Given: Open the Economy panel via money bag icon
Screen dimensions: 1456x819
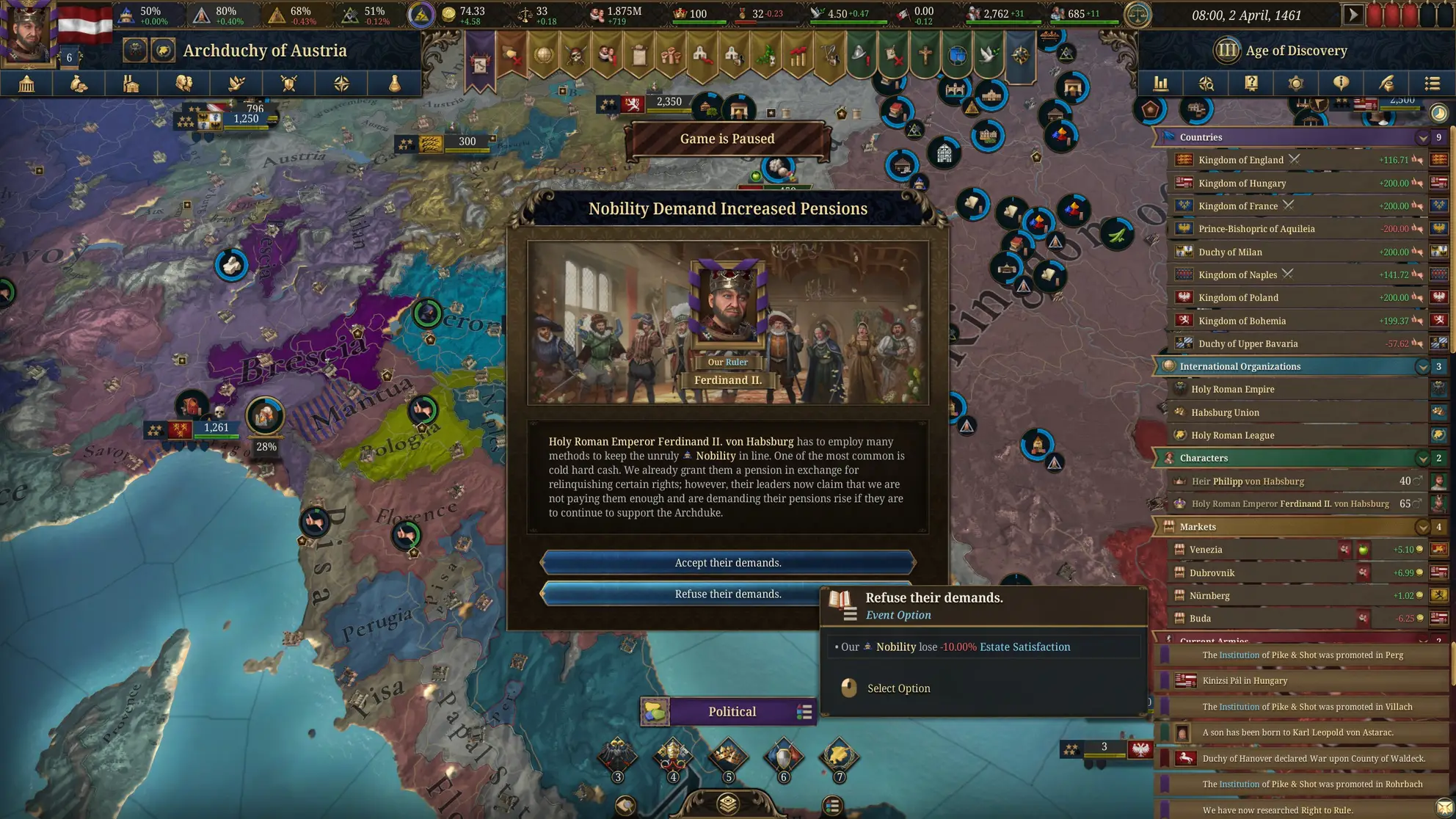Looking at the screenshot, I should tap(79, 84).
